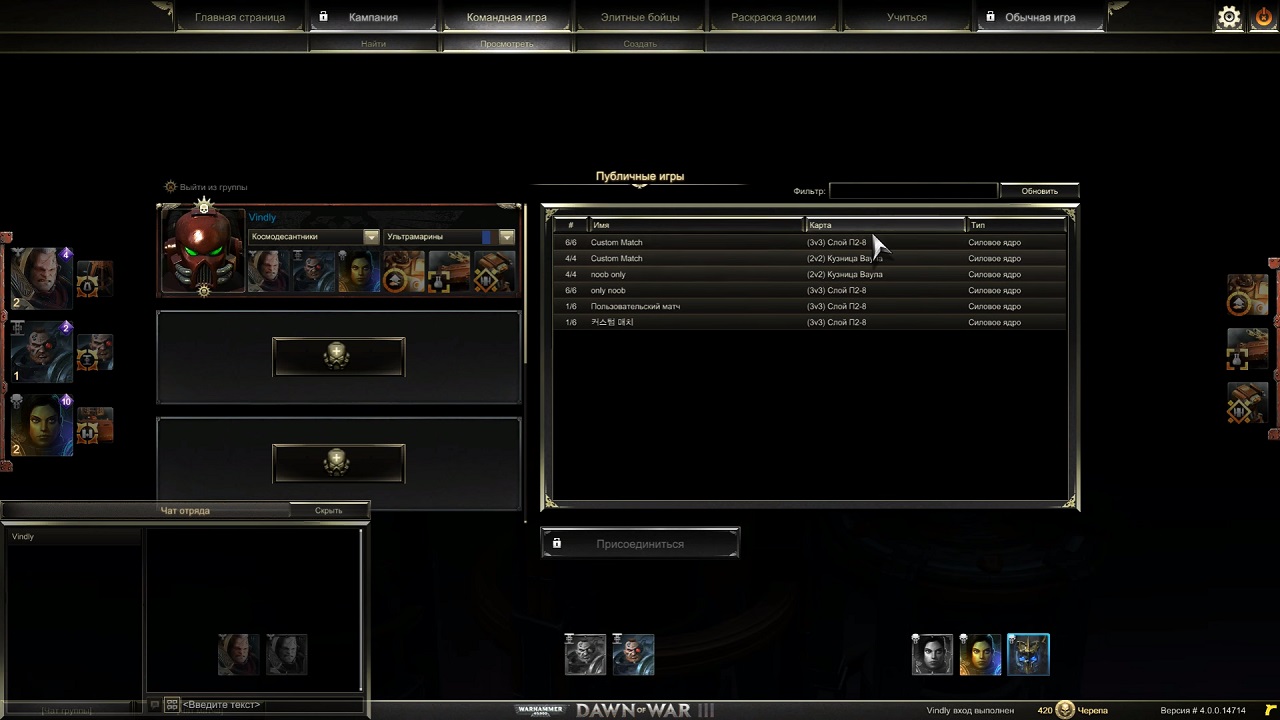Focus the Фильтр text field
The image size is (1280, 720).
(x=913, y=191)
